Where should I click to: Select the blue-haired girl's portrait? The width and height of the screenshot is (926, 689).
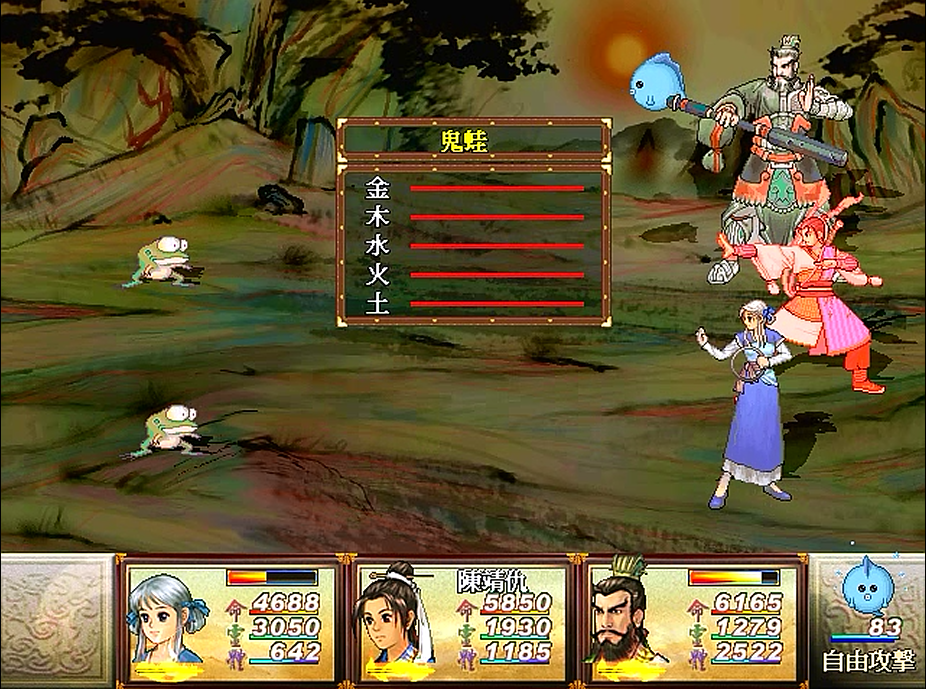163,616
